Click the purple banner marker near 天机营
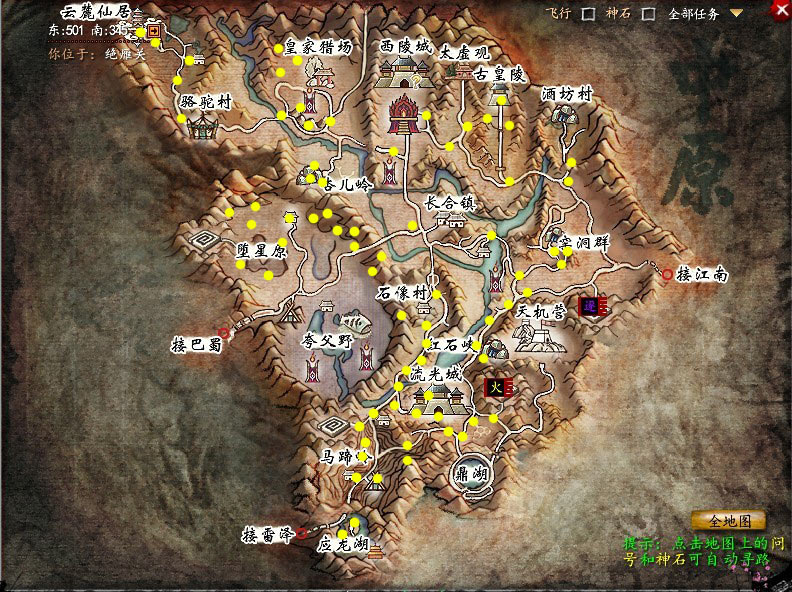792x592 pixels. pyautogui.click(x=592, y=305)
